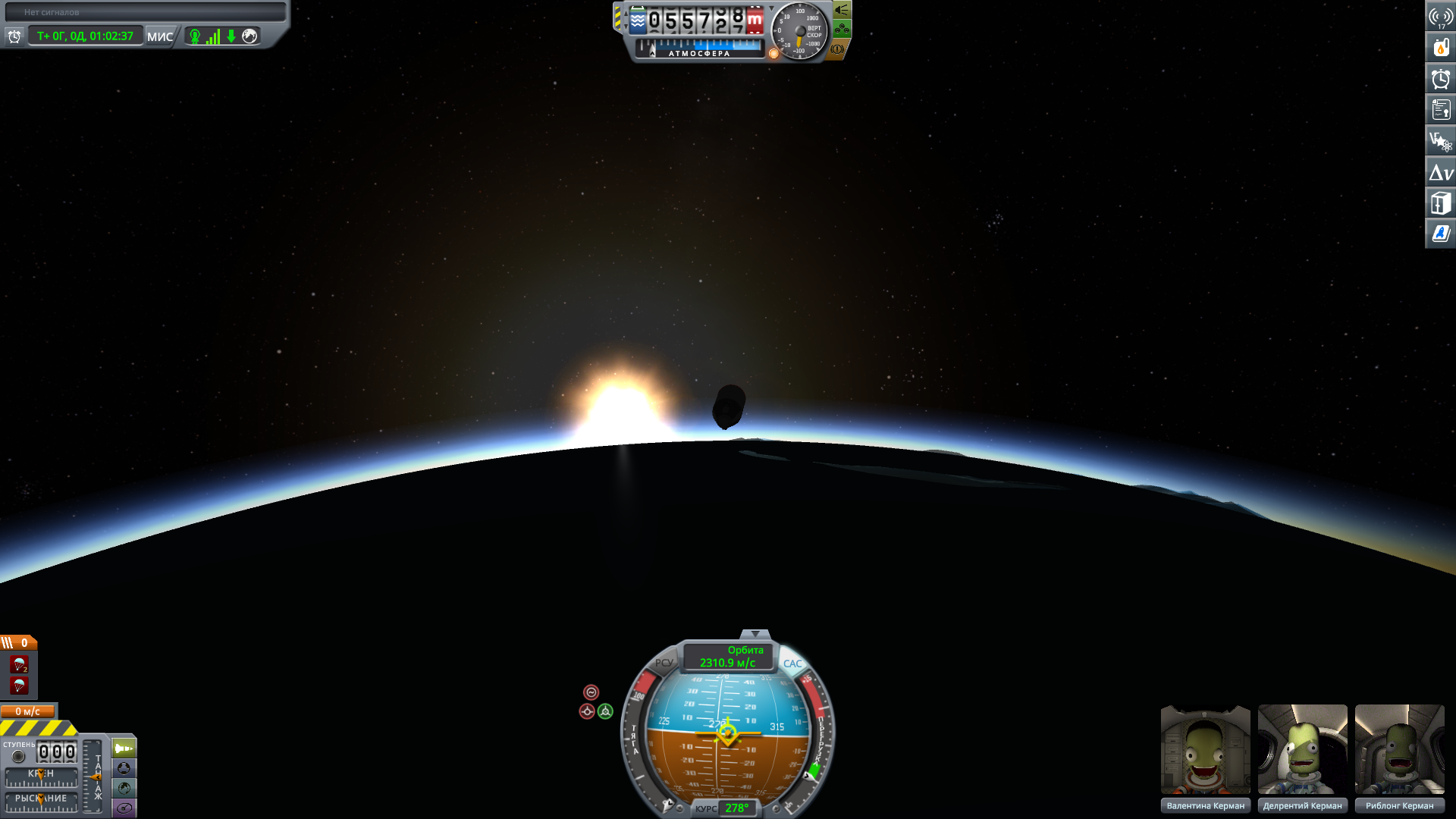Image resolution: width=1456 pixels, height=819 pixels.
Task: Open the alarm clock app in the sidebar
Action: pos(1441,79)
